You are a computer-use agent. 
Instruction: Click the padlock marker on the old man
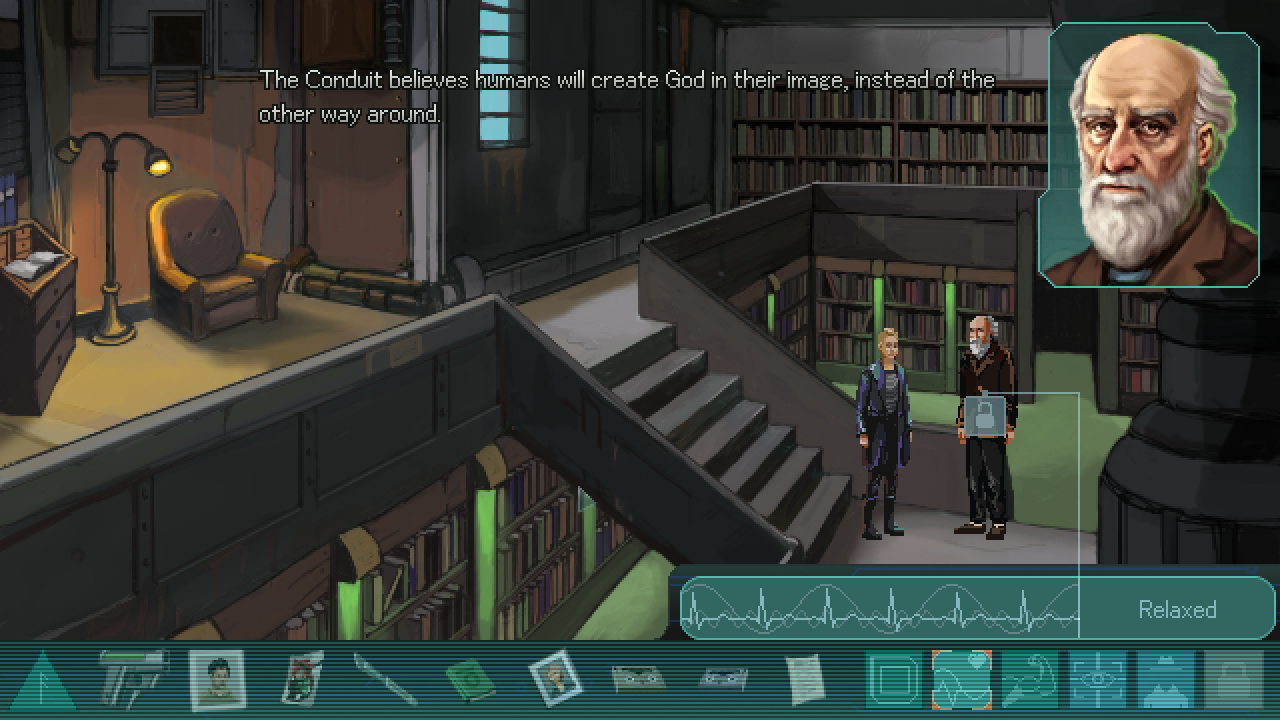(x=983, y=417)
